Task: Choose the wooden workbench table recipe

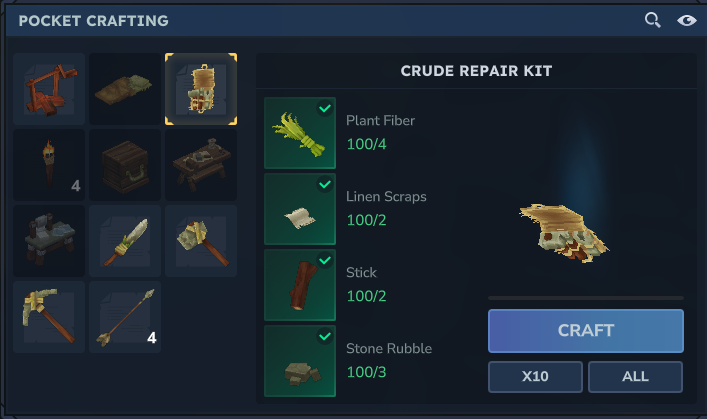Action: 201,165
